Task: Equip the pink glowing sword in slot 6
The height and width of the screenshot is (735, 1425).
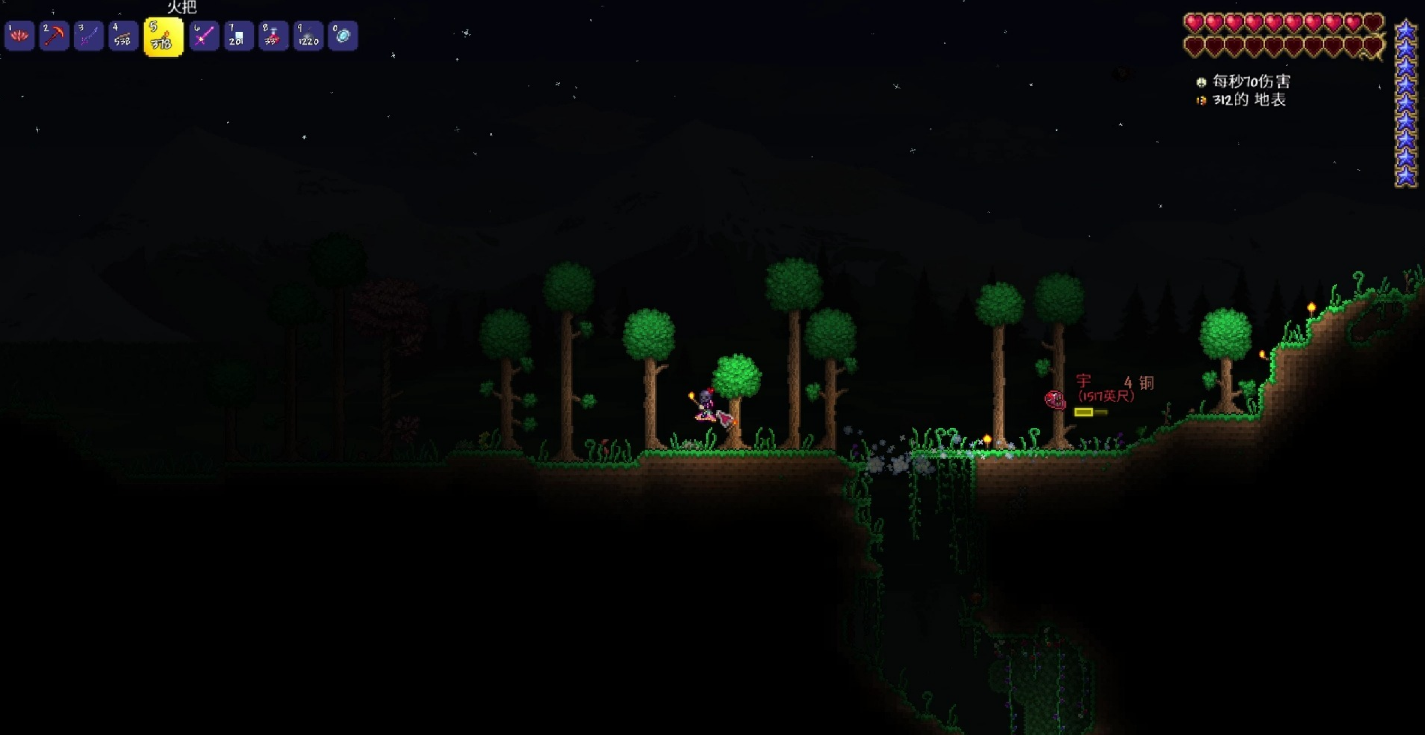Action: click(x=204, y=36)
